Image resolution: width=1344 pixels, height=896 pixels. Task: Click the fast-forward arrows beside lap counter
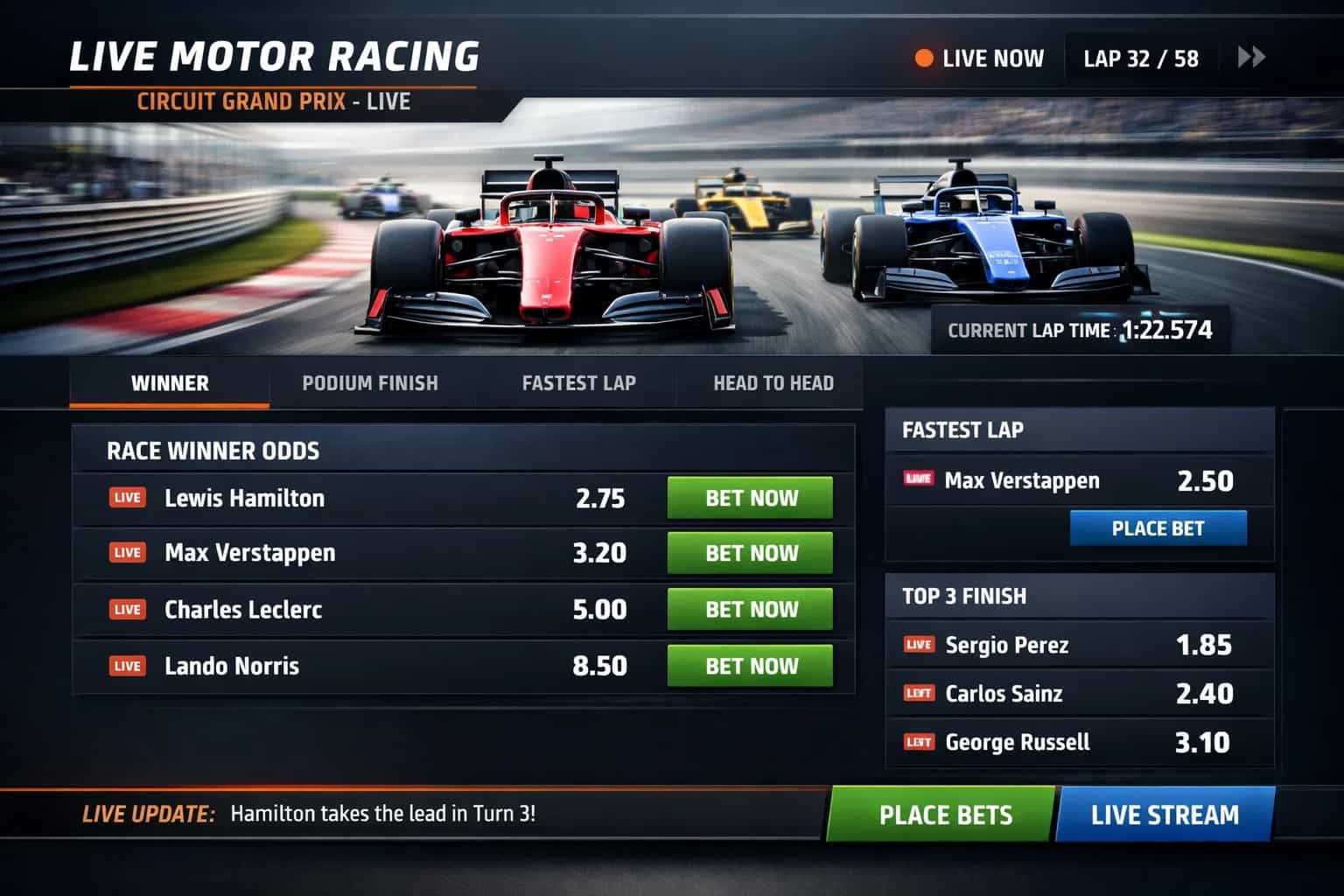click(x=1251, y=58)
